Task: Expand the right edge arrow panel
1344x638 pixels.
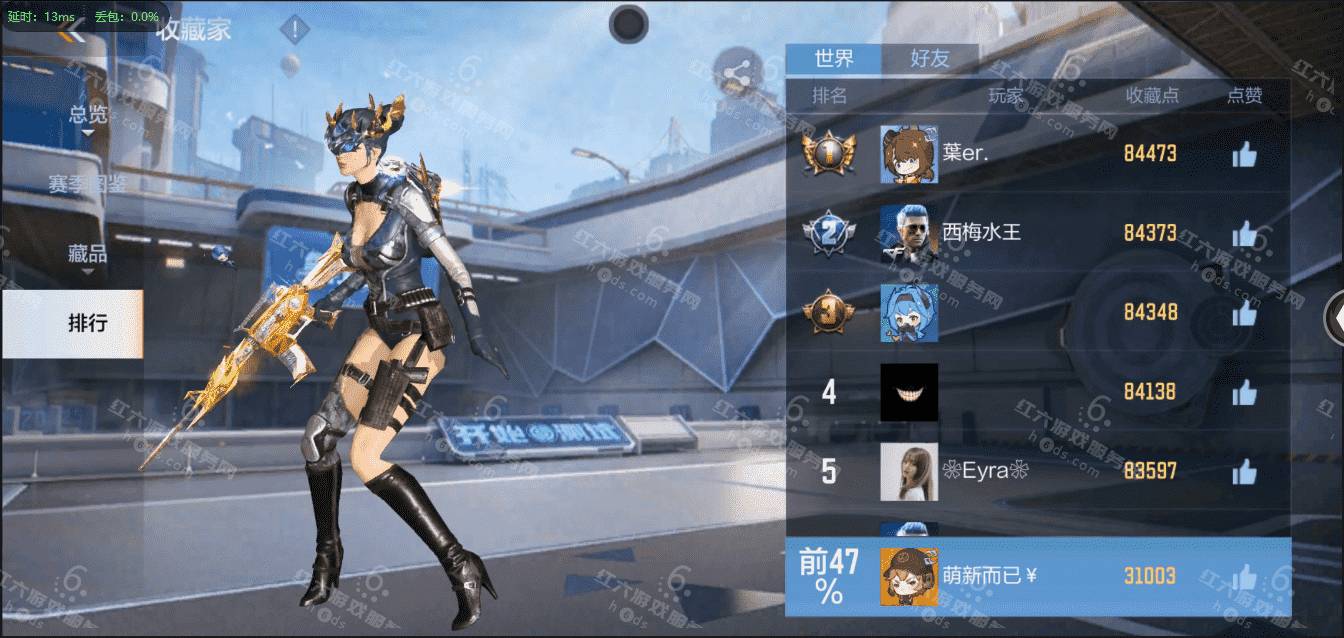Action: coord(1334,318)
